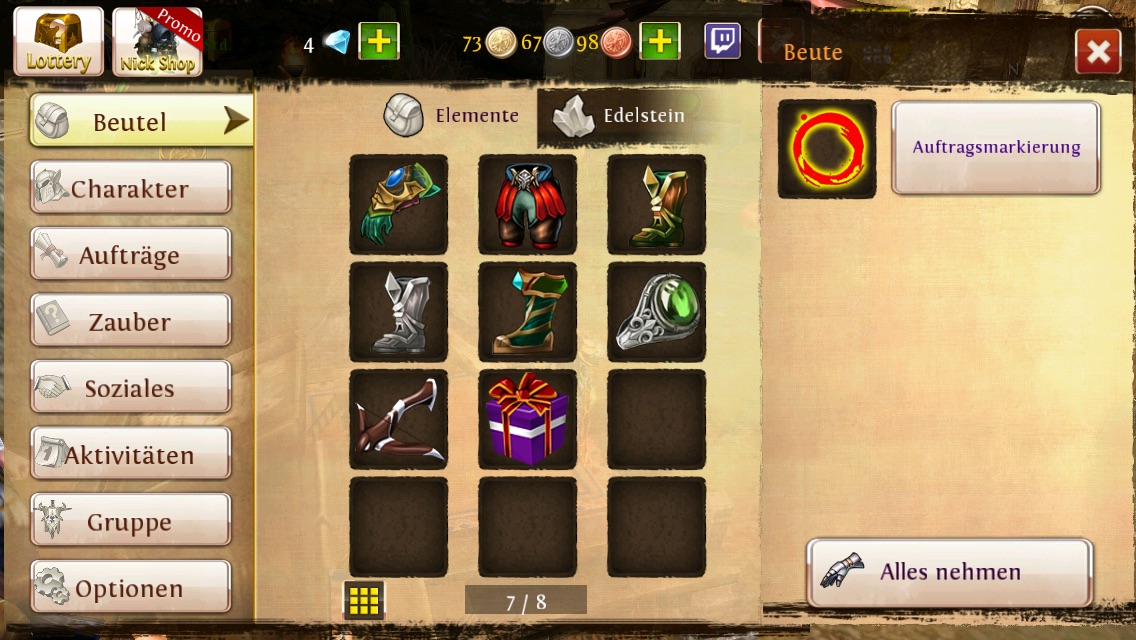
Task: Select the Elemente tab
Action: coord(452,116)
